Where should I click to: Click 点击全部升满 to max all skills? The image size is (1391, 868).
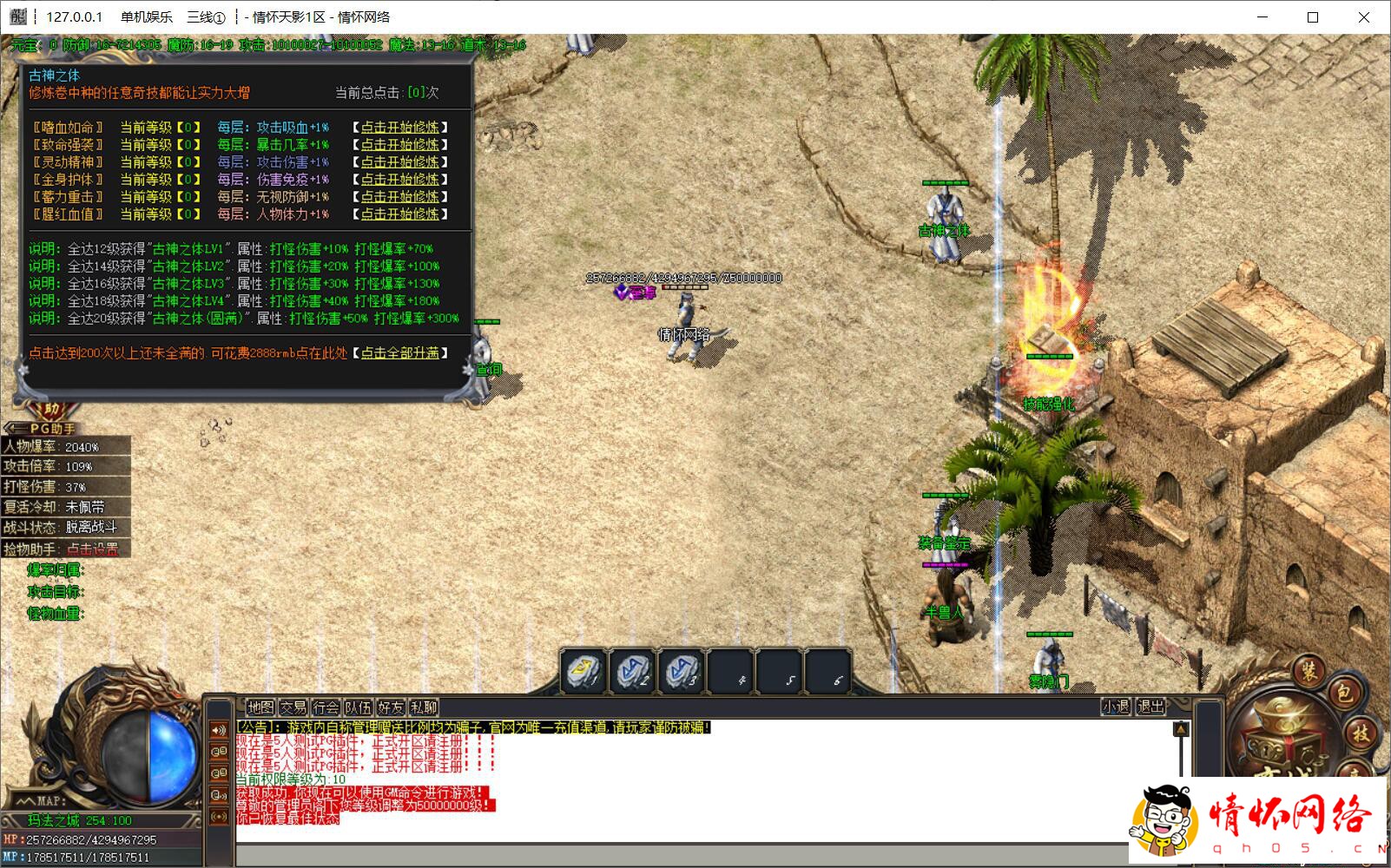[400, 353]
